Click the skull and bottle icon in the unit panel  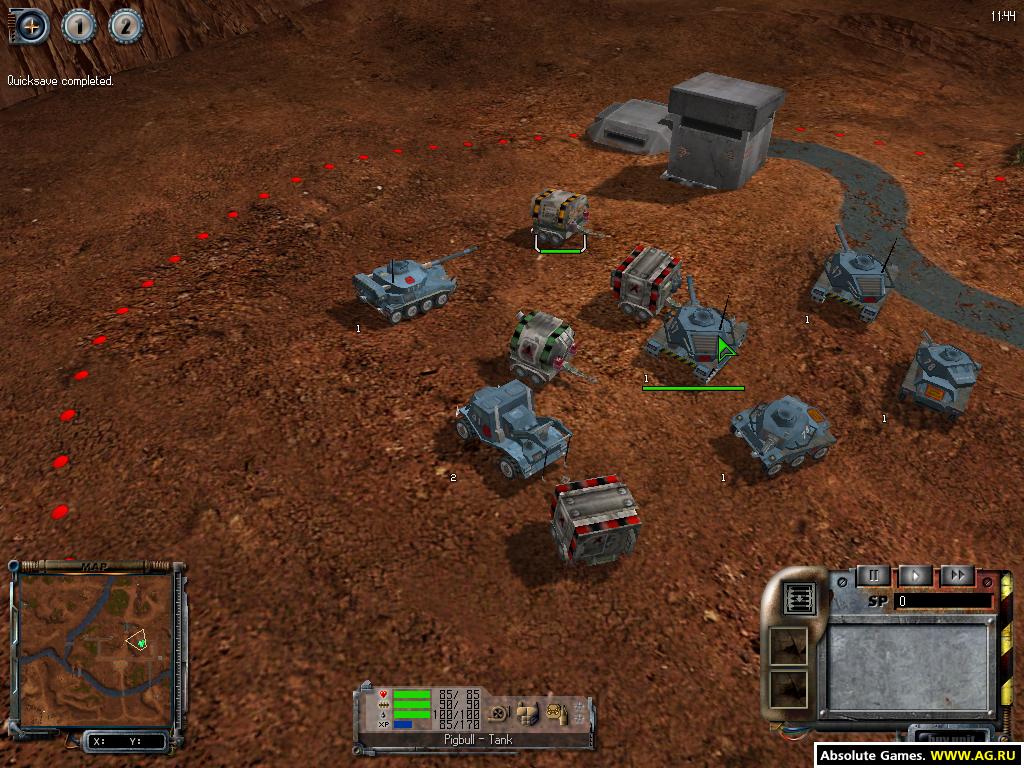click(x=555, y=711)
